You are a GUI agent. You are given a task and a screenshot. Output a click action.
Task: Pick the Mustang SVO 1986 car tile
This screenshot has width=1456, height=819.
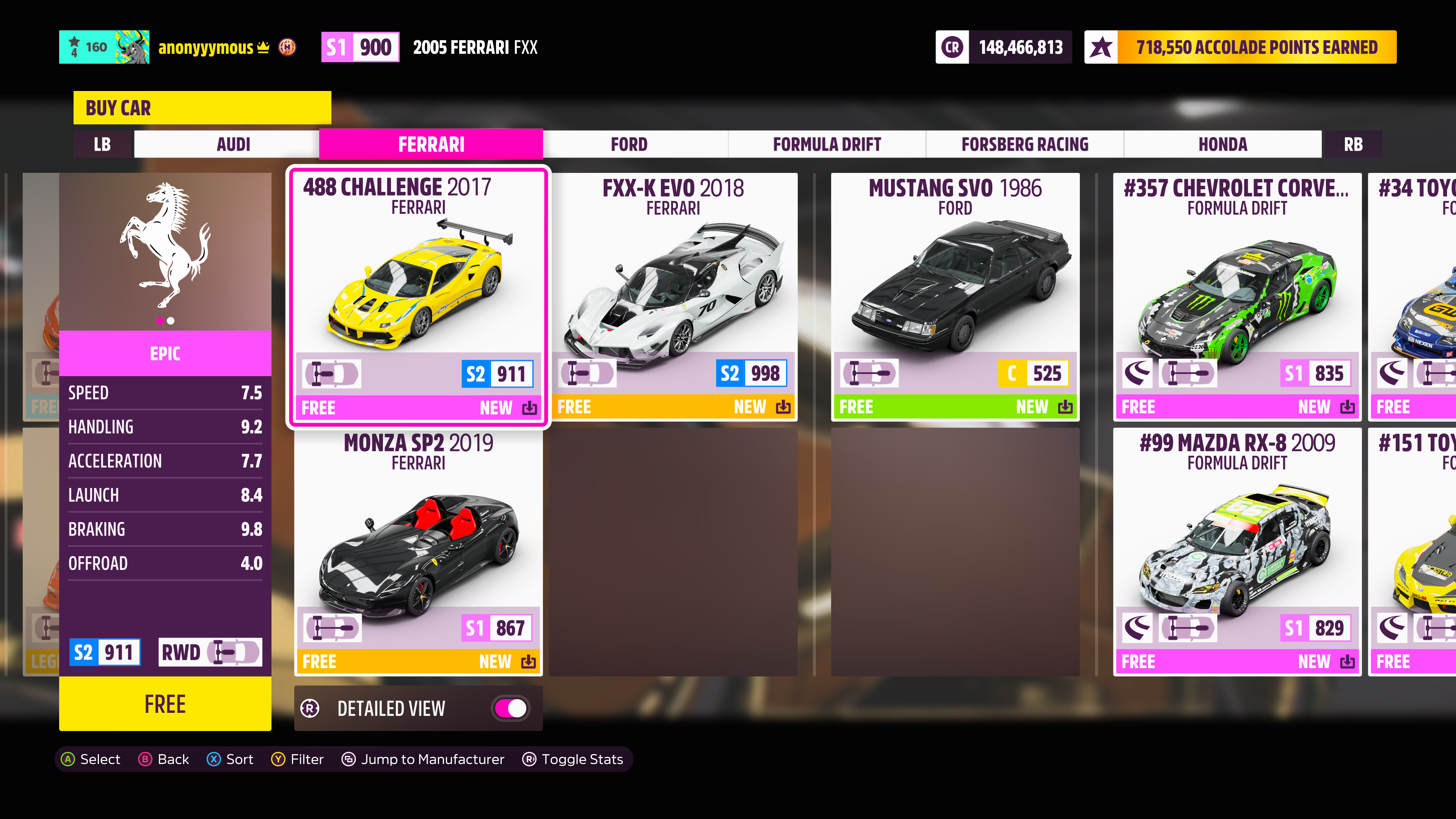click(x=955, y=296)
